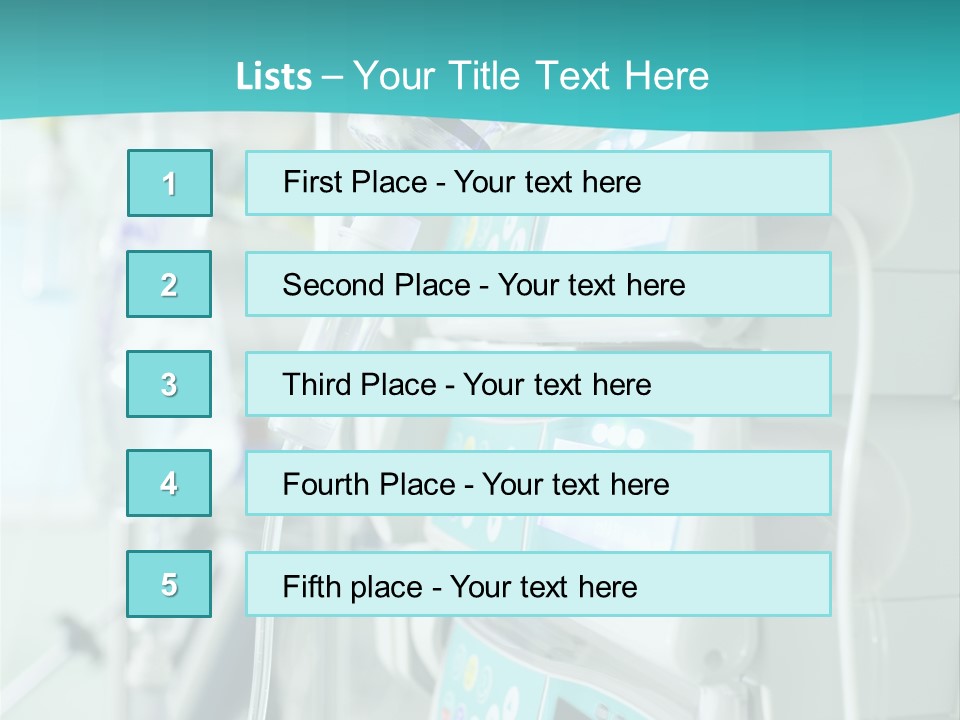This screenshot has width=960, height=720.
Task: Select the number 4 box
Action: pos(169,483)
